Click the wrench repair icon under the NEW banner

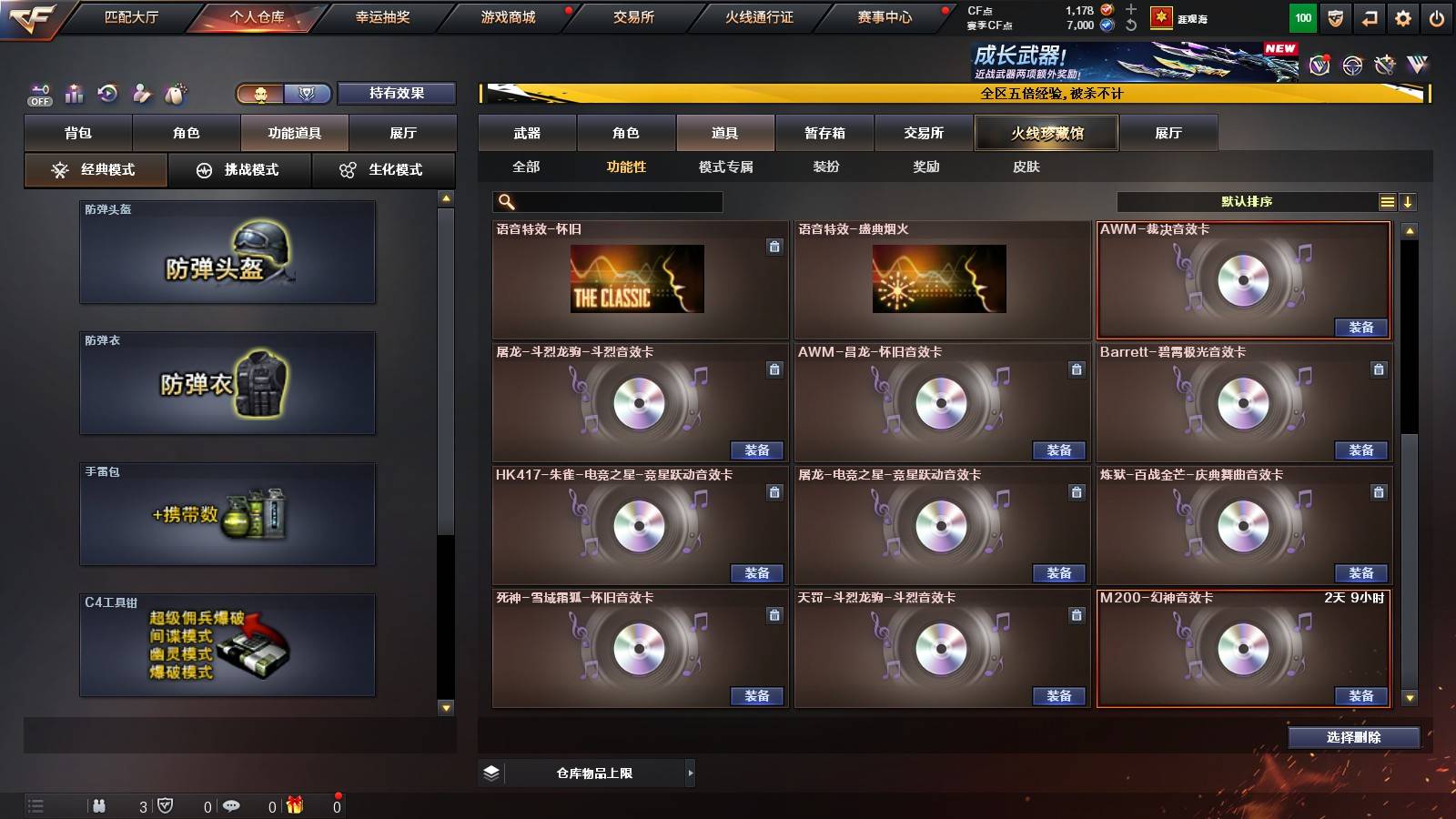1384,65
